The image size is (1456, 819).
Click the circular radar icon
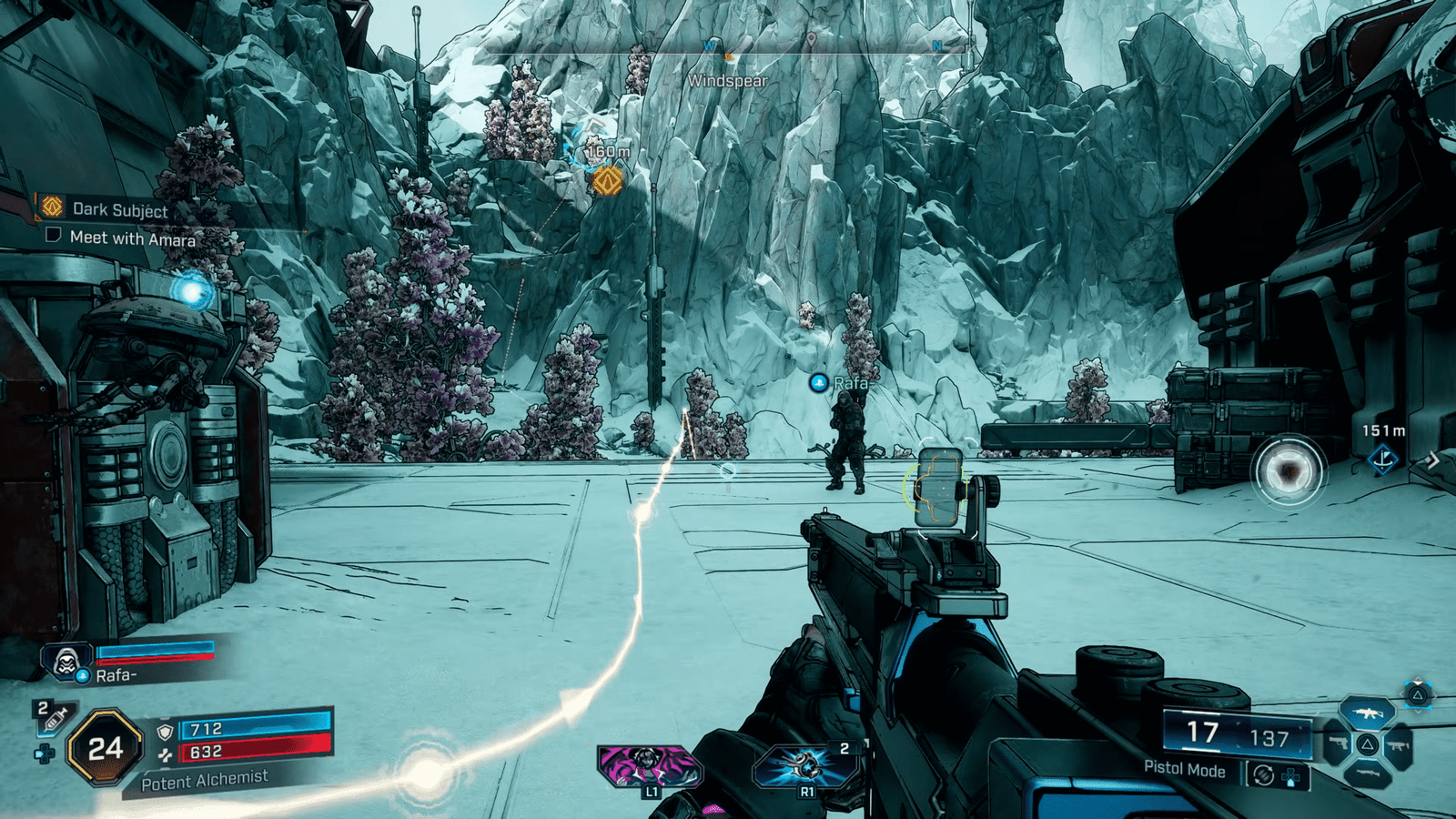pos(1288,471)
